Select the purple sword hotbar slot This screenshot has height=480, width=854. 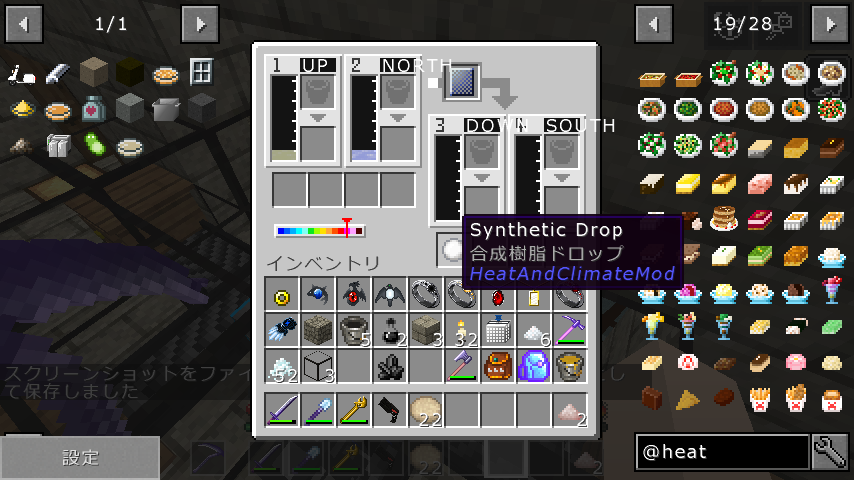click(x=281, y=409)
